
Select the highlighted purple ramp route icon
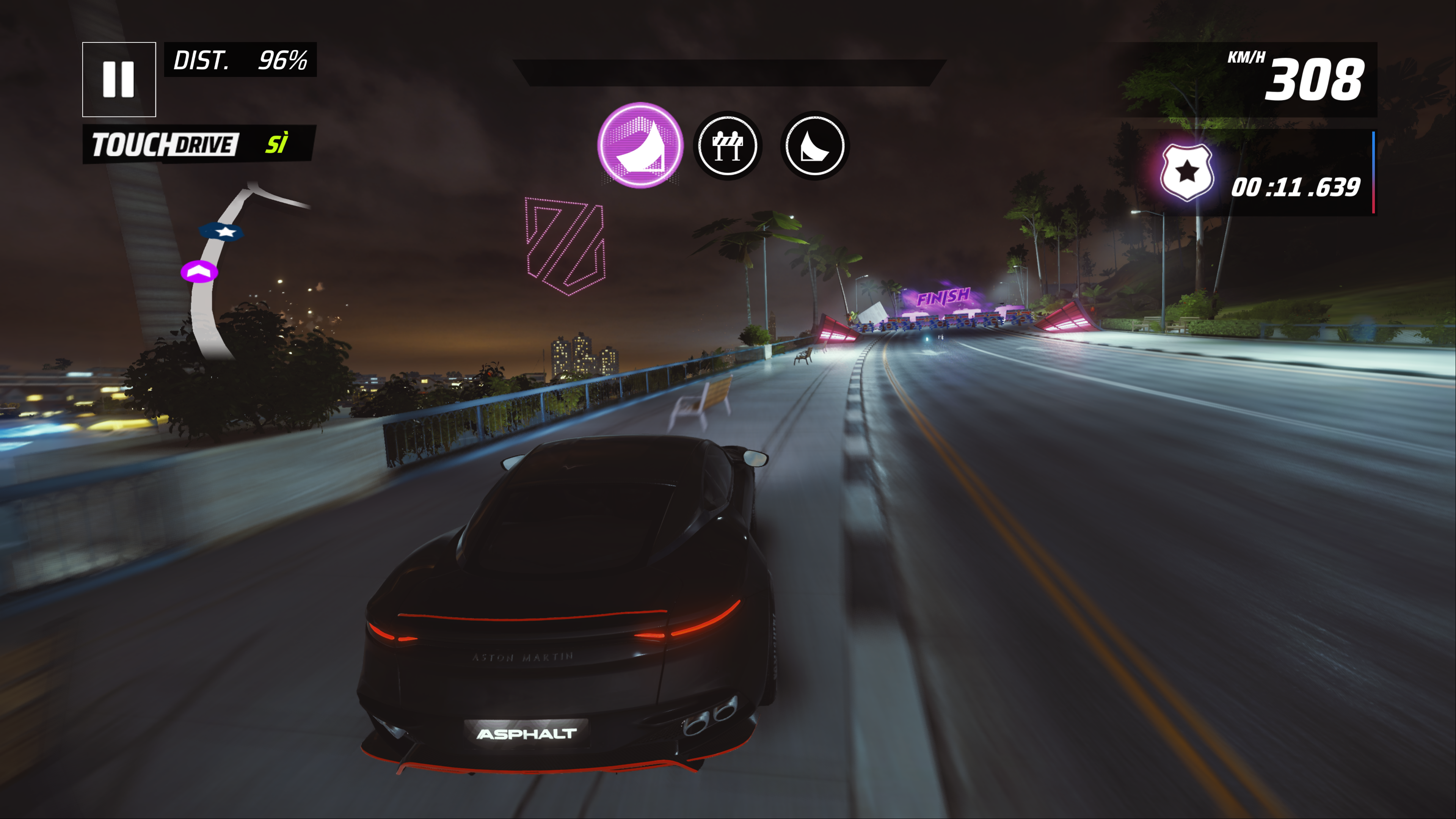[640, 145]
